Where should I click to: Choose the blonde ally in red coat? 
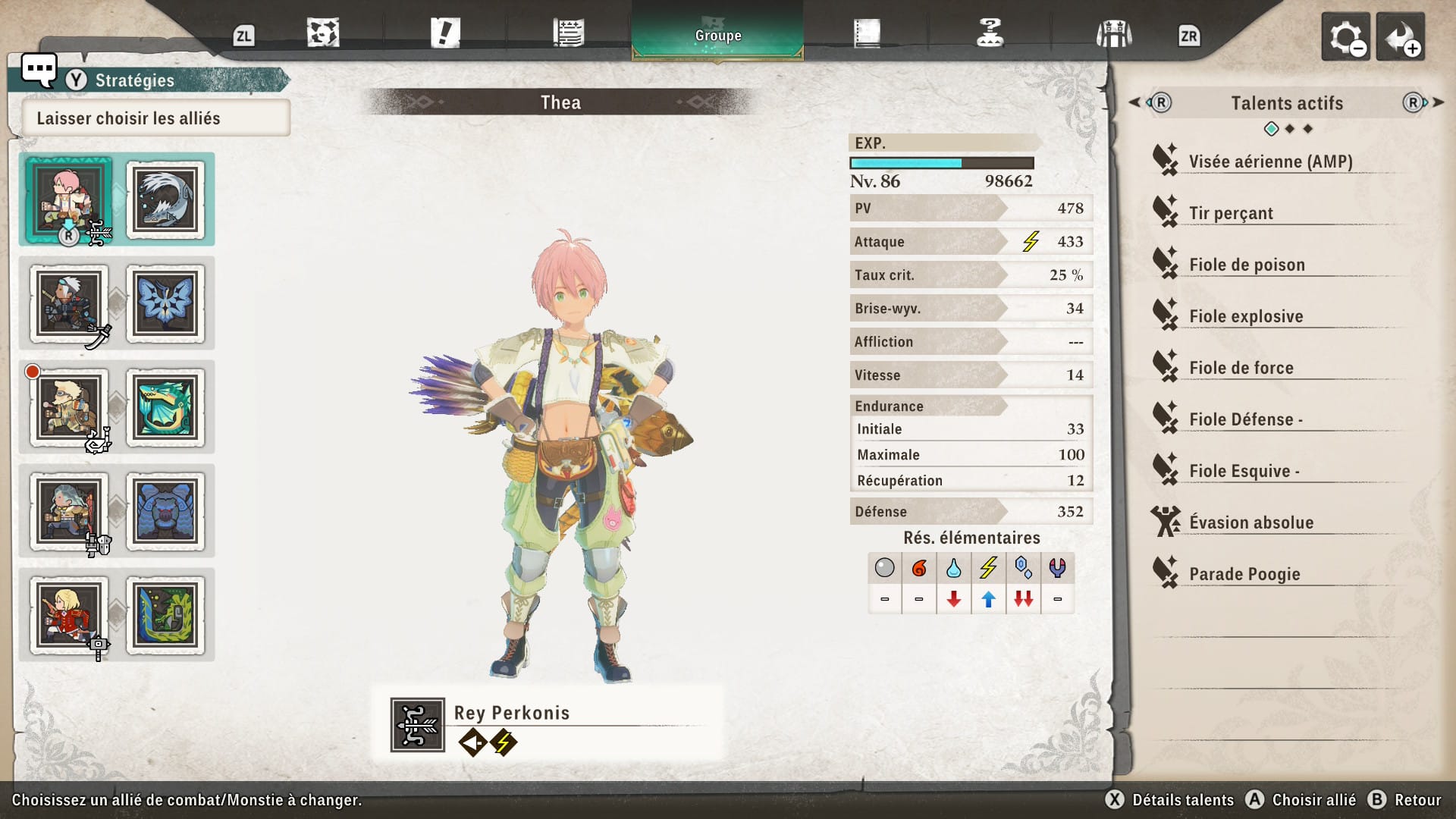(x=69, y=615)
